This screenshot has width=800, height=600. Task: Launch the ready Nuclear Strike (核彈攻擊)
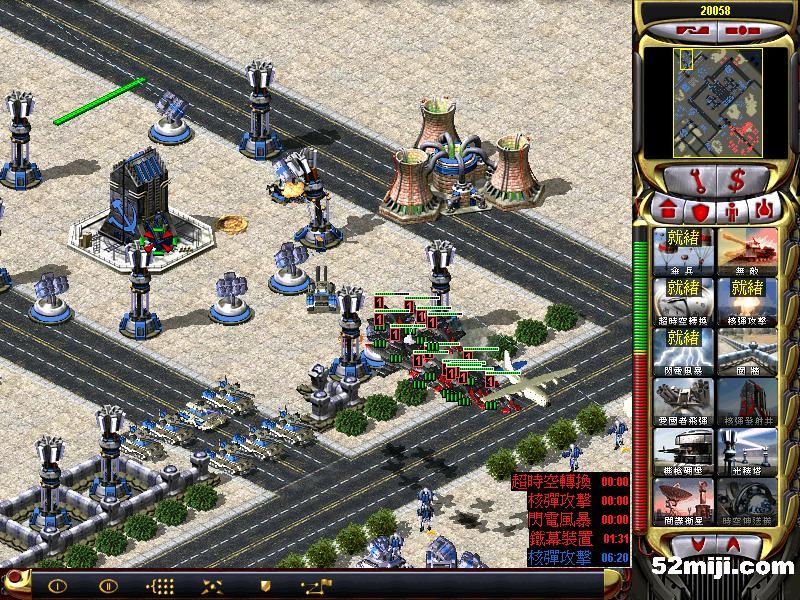[x=746, y=300]
